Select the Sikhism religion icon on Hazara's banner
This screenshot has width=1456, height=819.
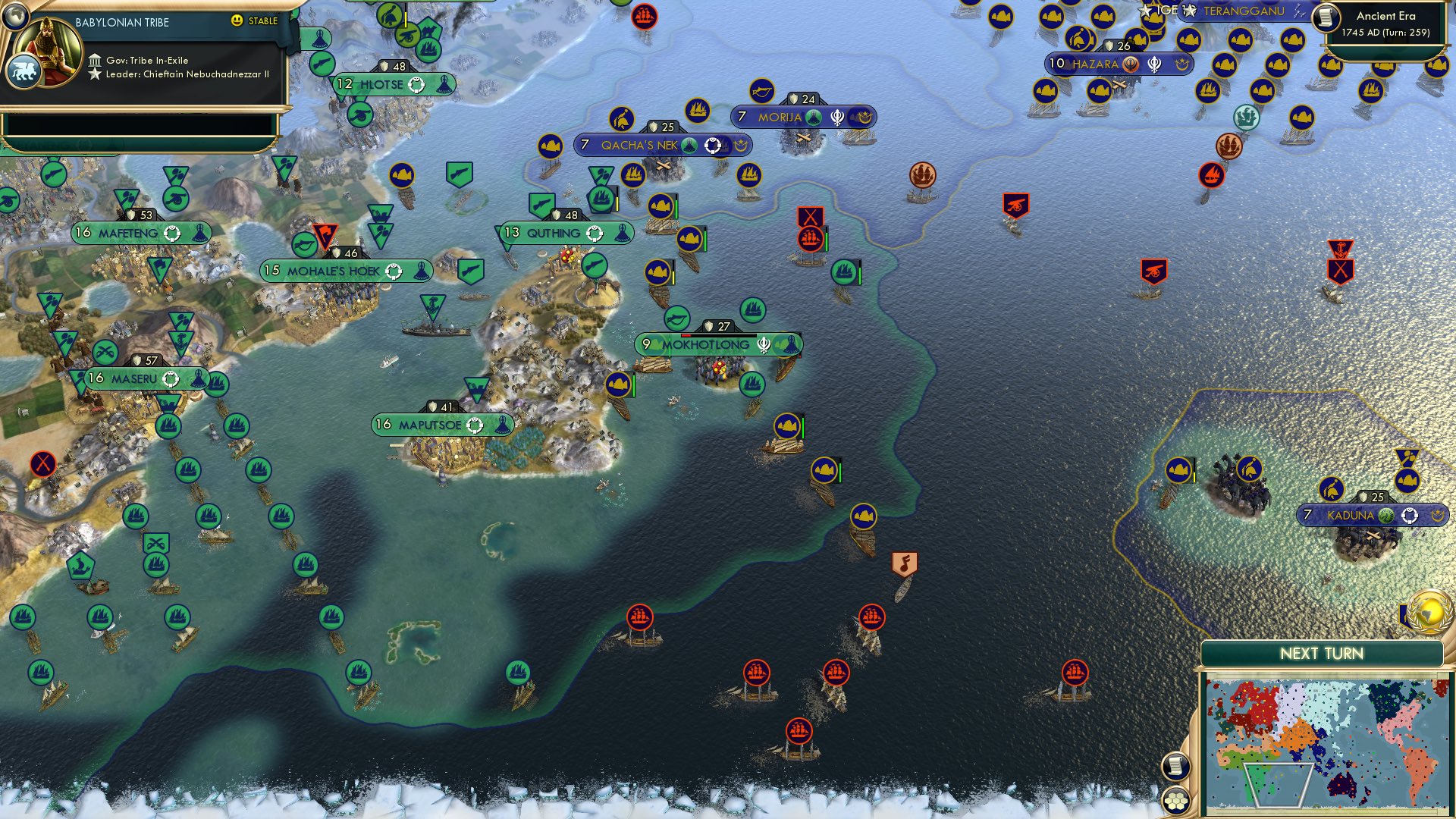1154,64
